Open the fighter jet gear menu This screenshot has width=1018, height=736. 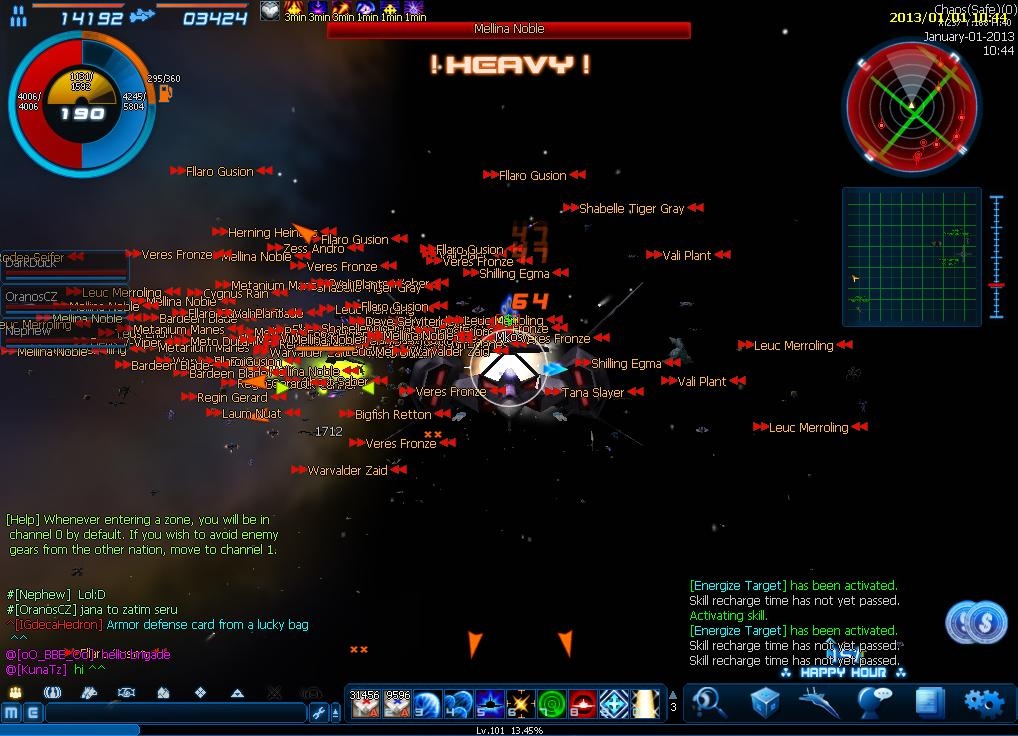click(818, 702)
